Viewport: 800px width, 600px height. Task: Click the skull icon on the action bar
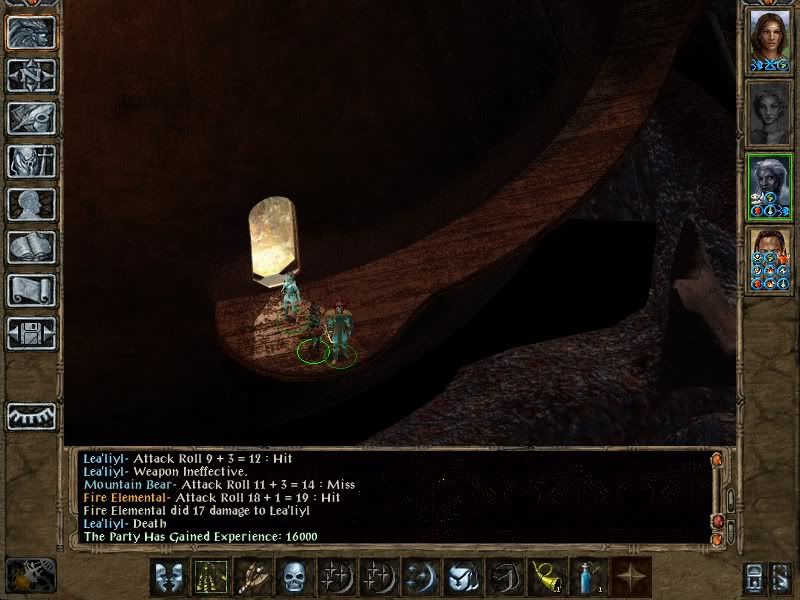pyautogui.click(x=294, y=577)
